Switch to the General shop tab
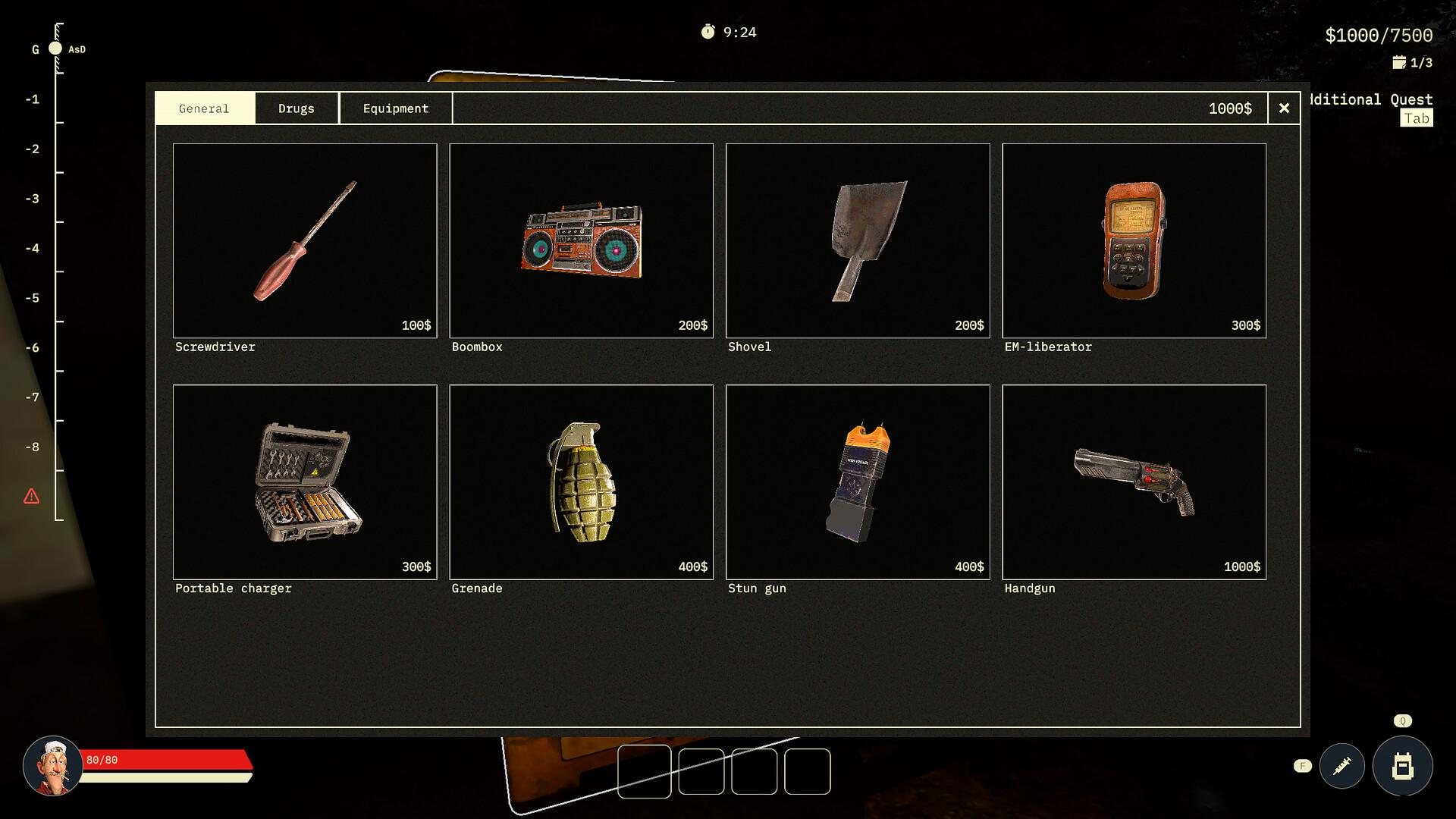Image resolution: width=1456 pixels, height=819 pixels. (x=204, y=108)
